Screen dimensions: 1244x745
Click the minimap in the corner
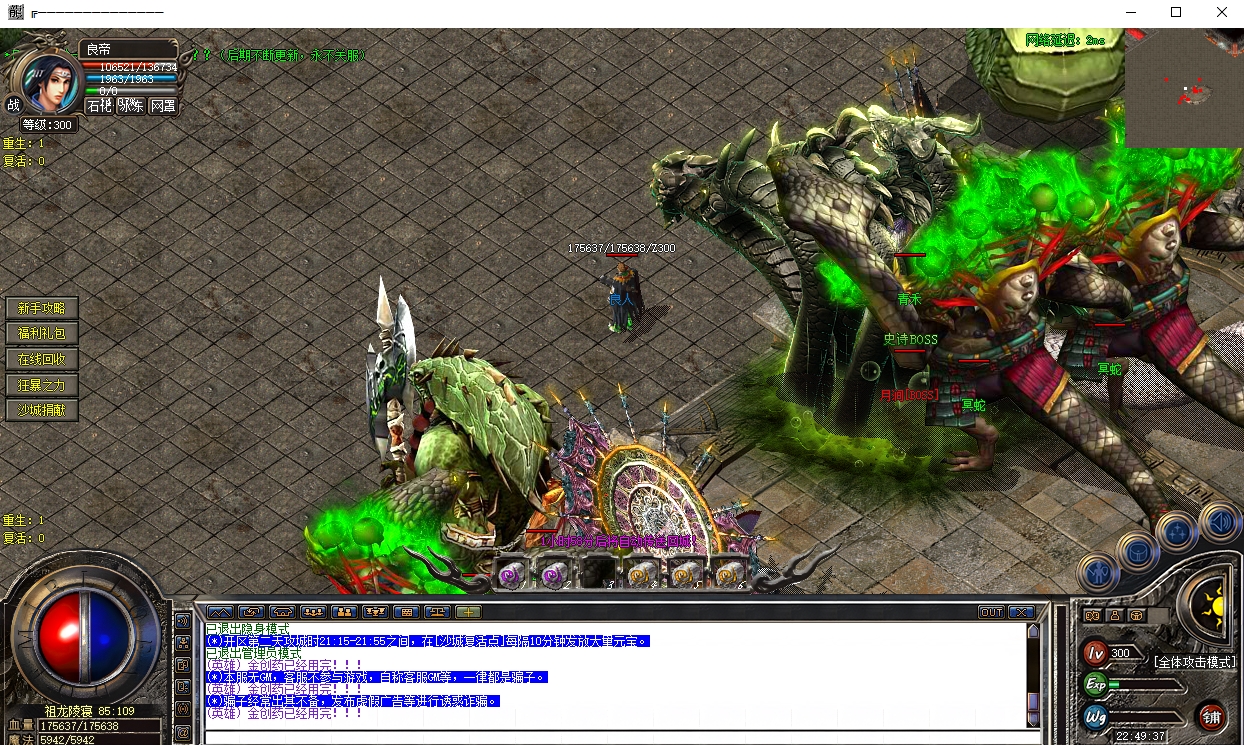point(1184,89)
